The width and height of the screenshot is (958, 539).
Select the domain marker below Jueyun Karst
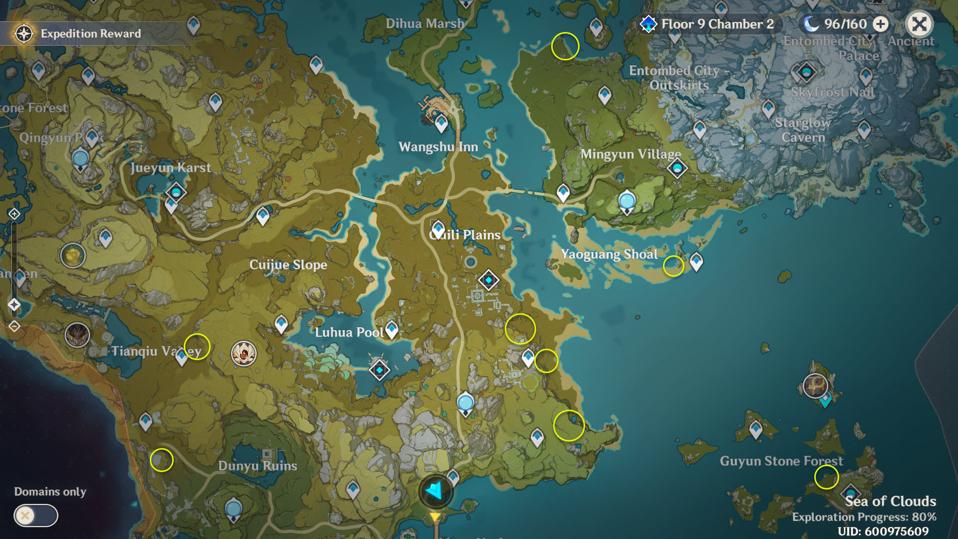177,191
